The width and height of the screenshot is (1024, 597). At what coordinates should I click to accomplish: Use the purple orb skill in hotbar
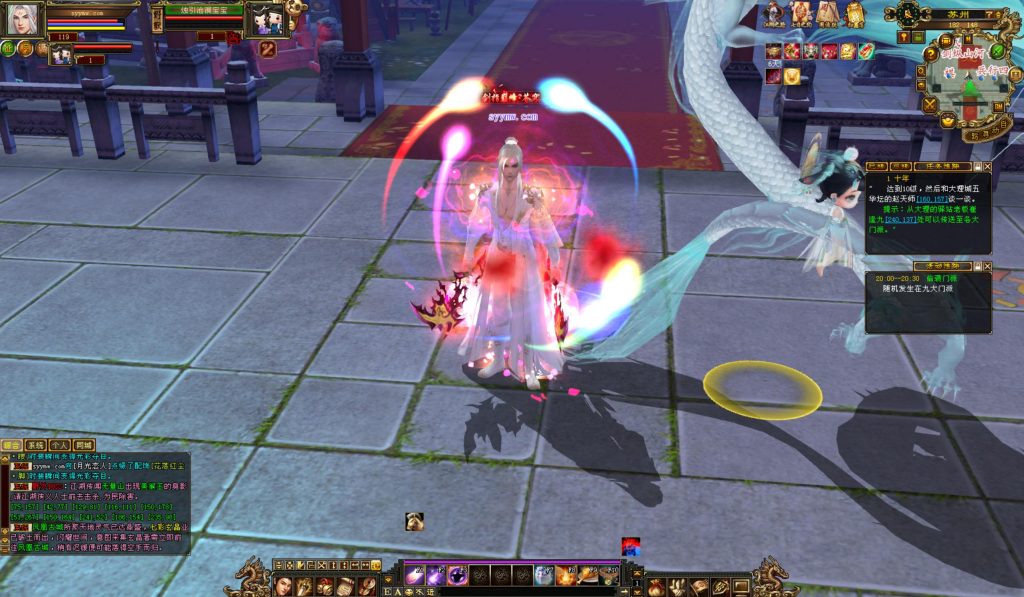click(x=458, y=576)
